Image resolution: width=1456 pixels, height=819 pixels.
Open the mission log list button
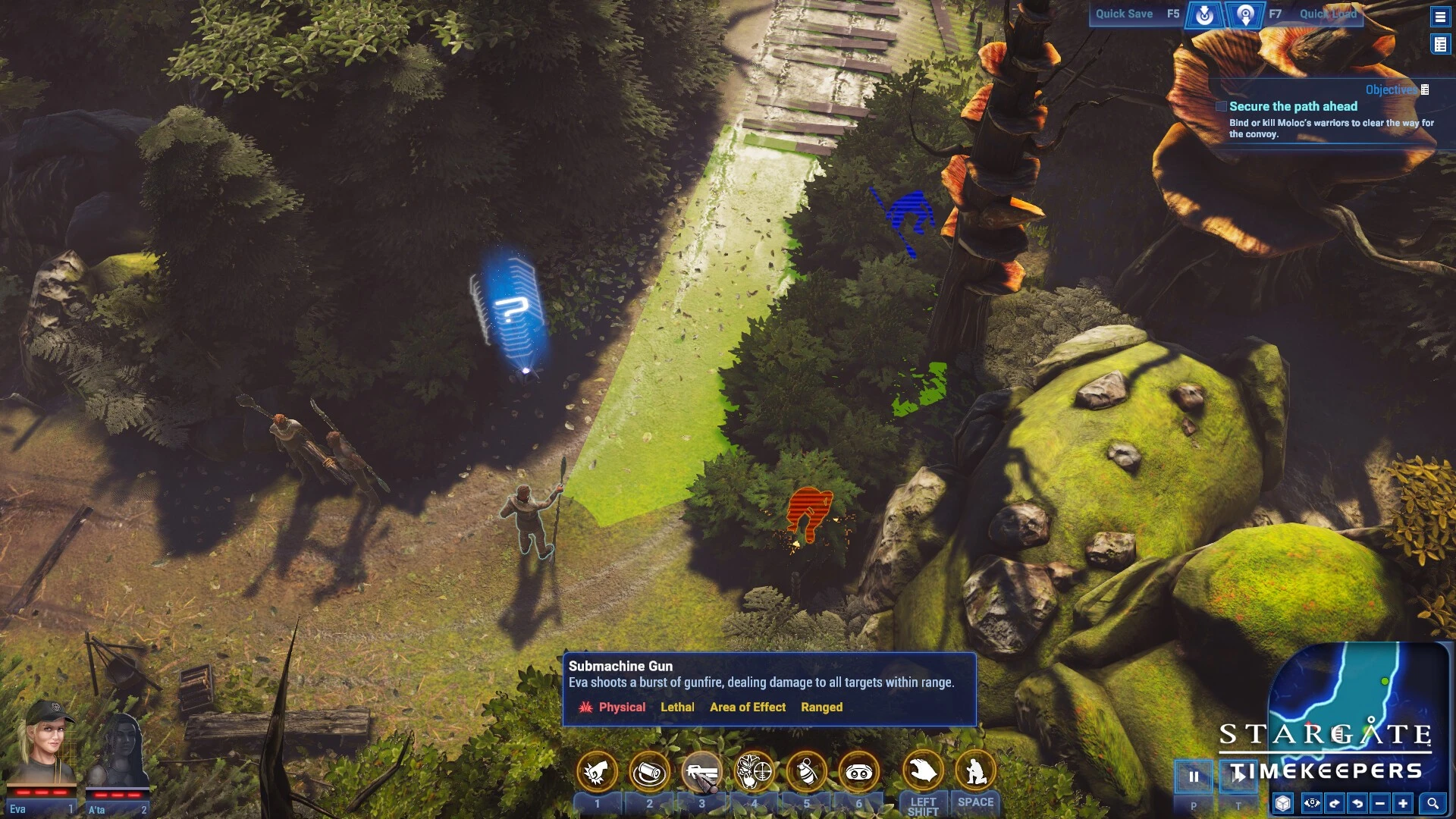[x=1440, y=45]
